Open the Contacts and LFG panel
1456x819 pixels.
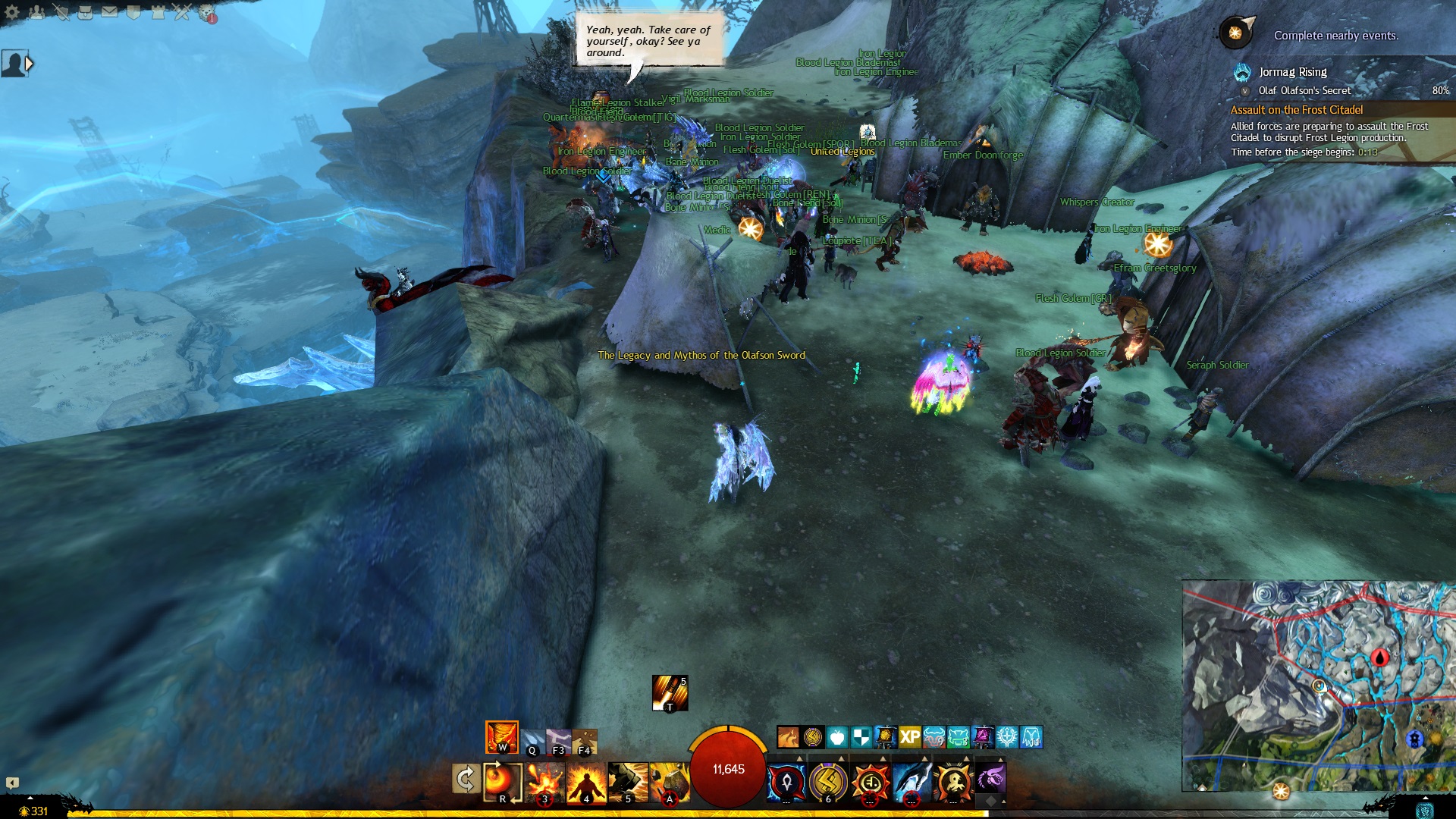point(36,12)
